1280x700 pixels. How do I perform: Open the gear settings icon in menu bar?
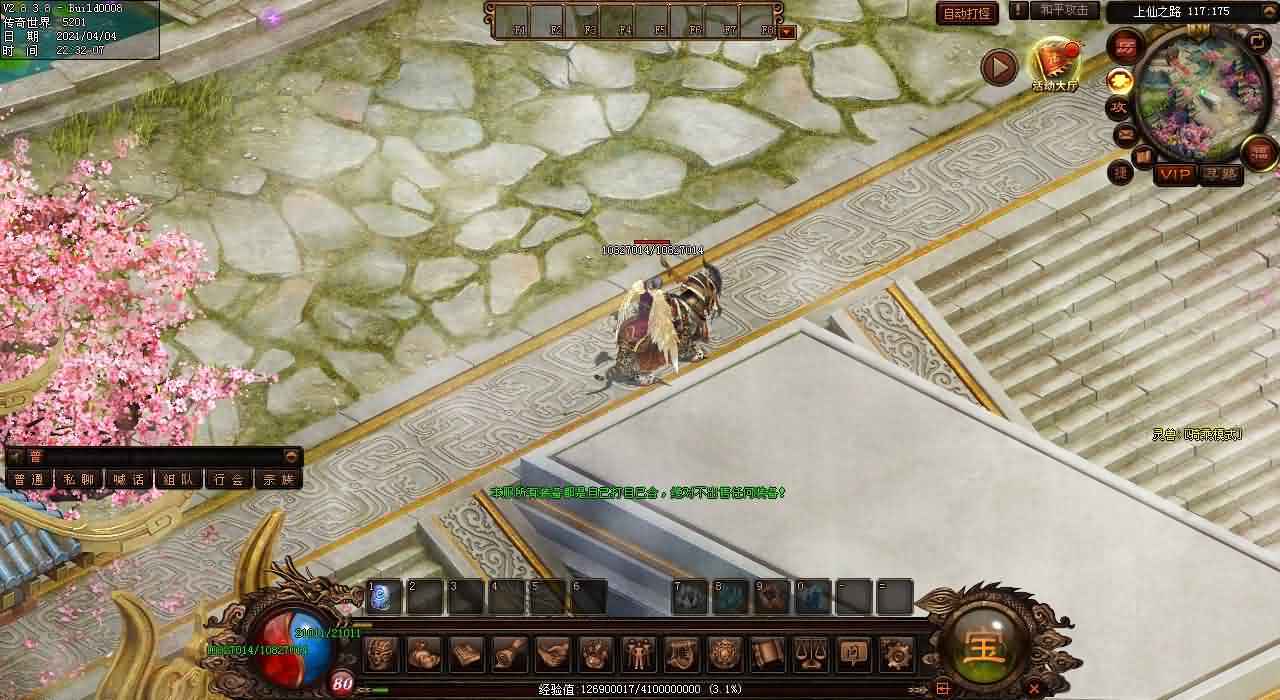point(895,654)
